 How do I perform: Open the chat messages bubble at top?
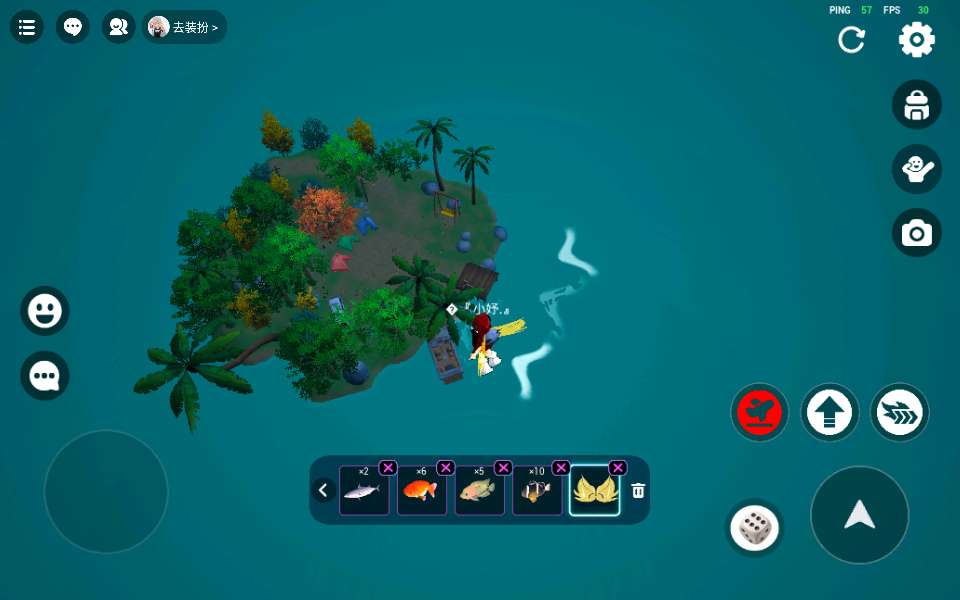tap(73, 27)
